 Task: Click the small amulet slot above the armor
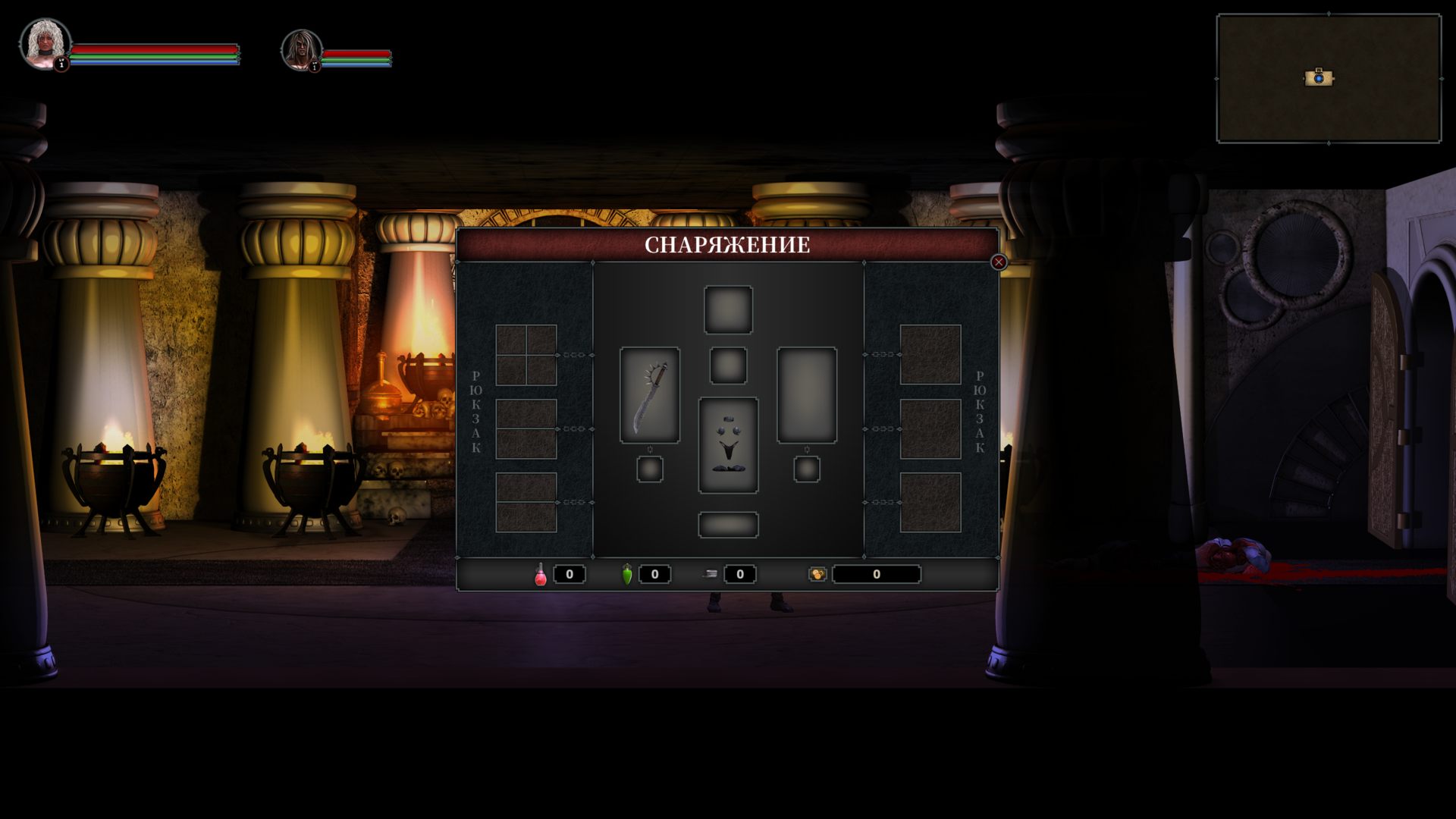coord(728,366)
